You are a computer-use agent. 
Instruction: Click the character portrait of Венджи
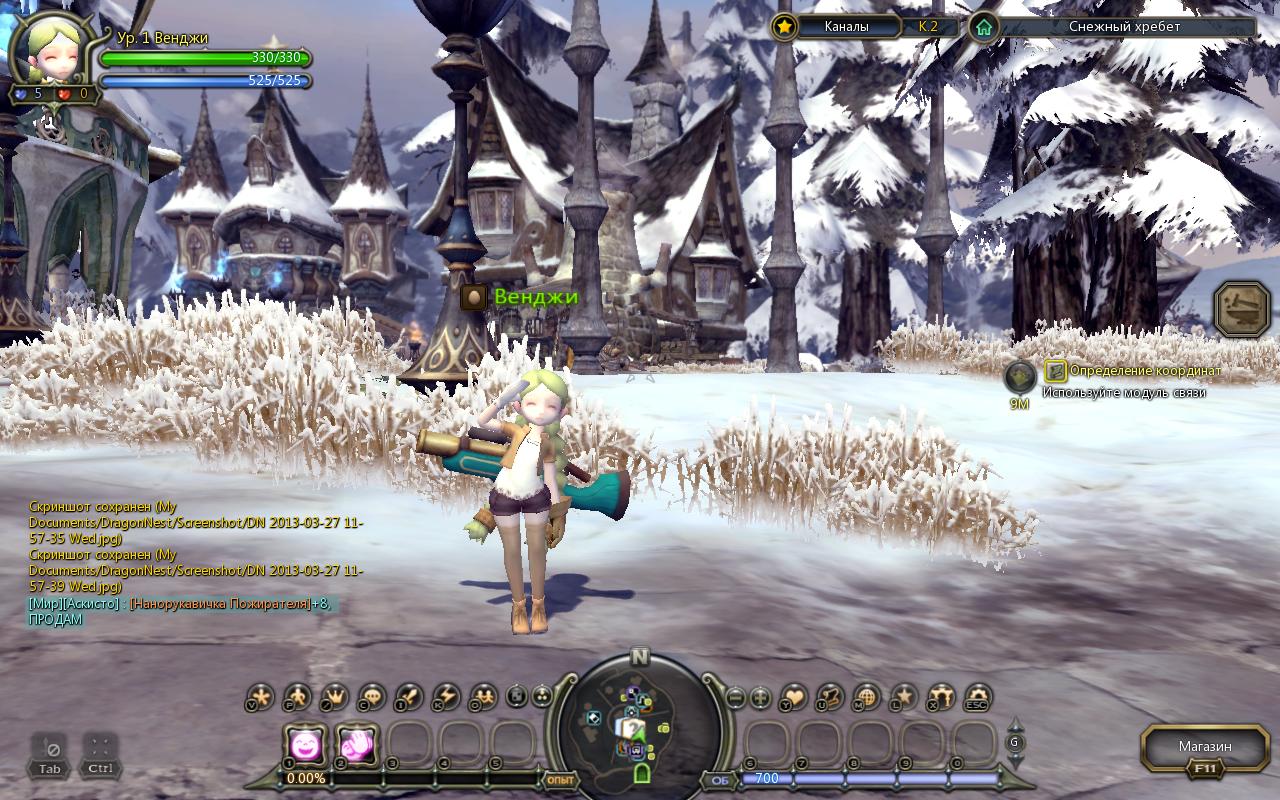coord(53,50)
